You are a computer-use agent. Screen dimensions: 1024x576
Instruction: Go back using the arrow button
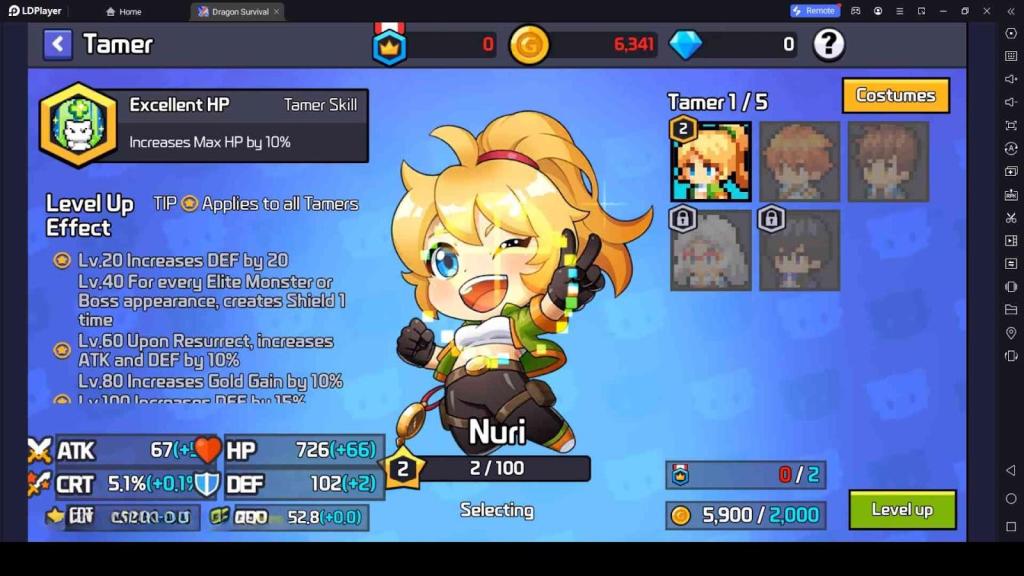click(x=58, y=44)
